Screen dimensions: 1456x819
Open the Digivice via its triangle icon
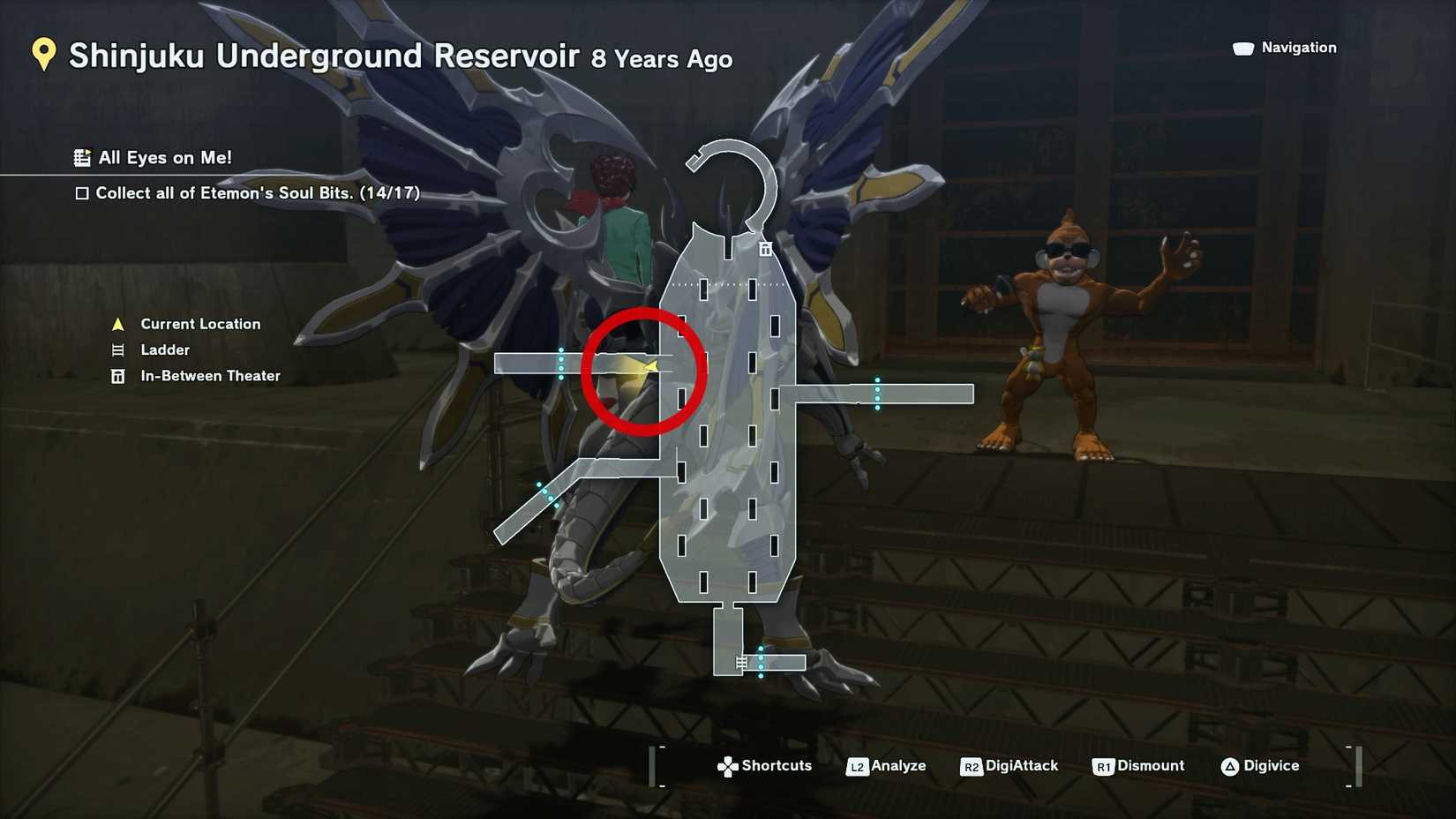coord(1231,766)
